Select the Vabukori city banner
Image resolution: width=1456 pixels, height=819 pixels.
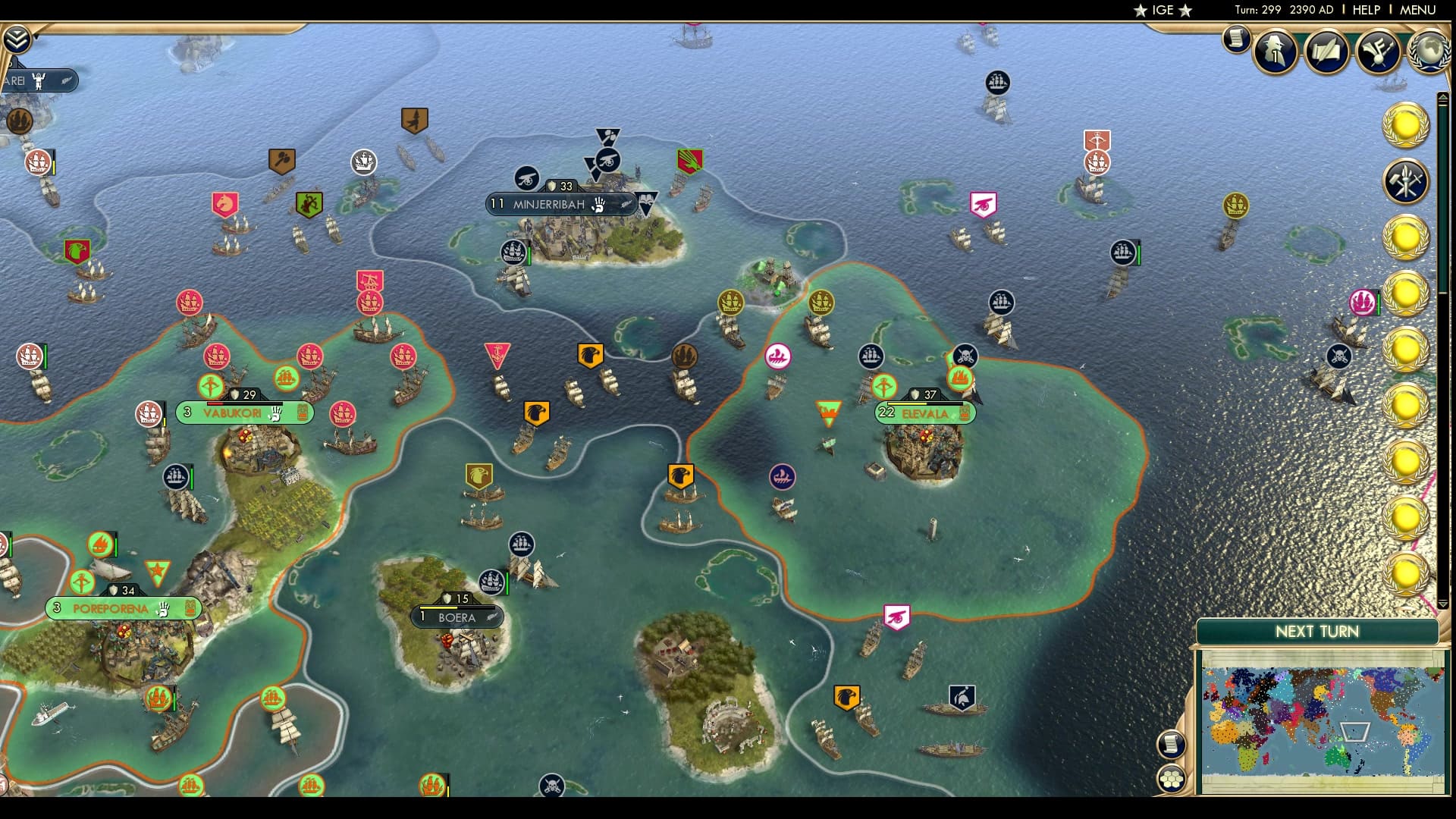coord(243,414)
